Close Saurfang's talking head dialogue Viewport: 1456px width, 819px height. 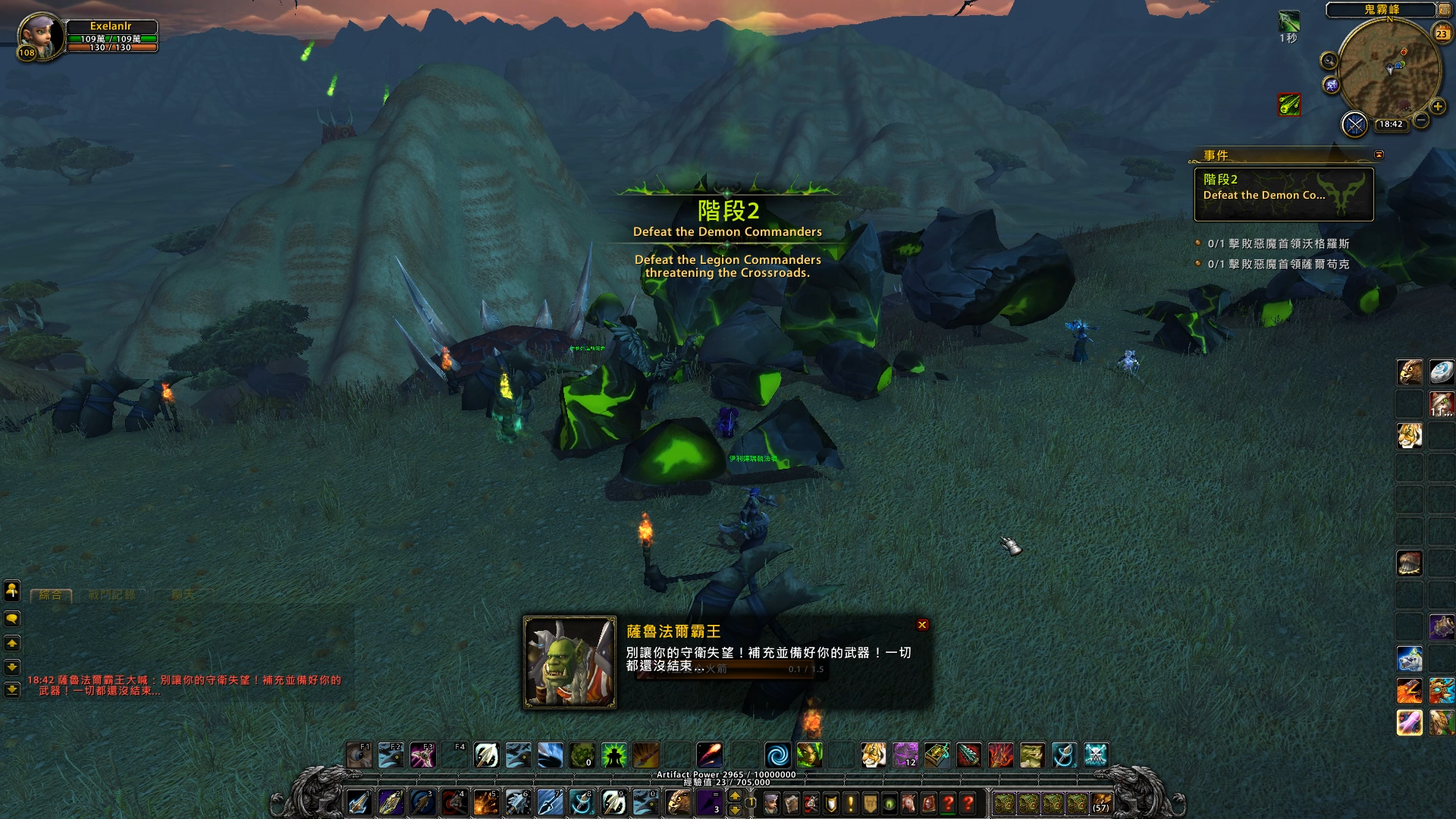click(x=922, y=625)
